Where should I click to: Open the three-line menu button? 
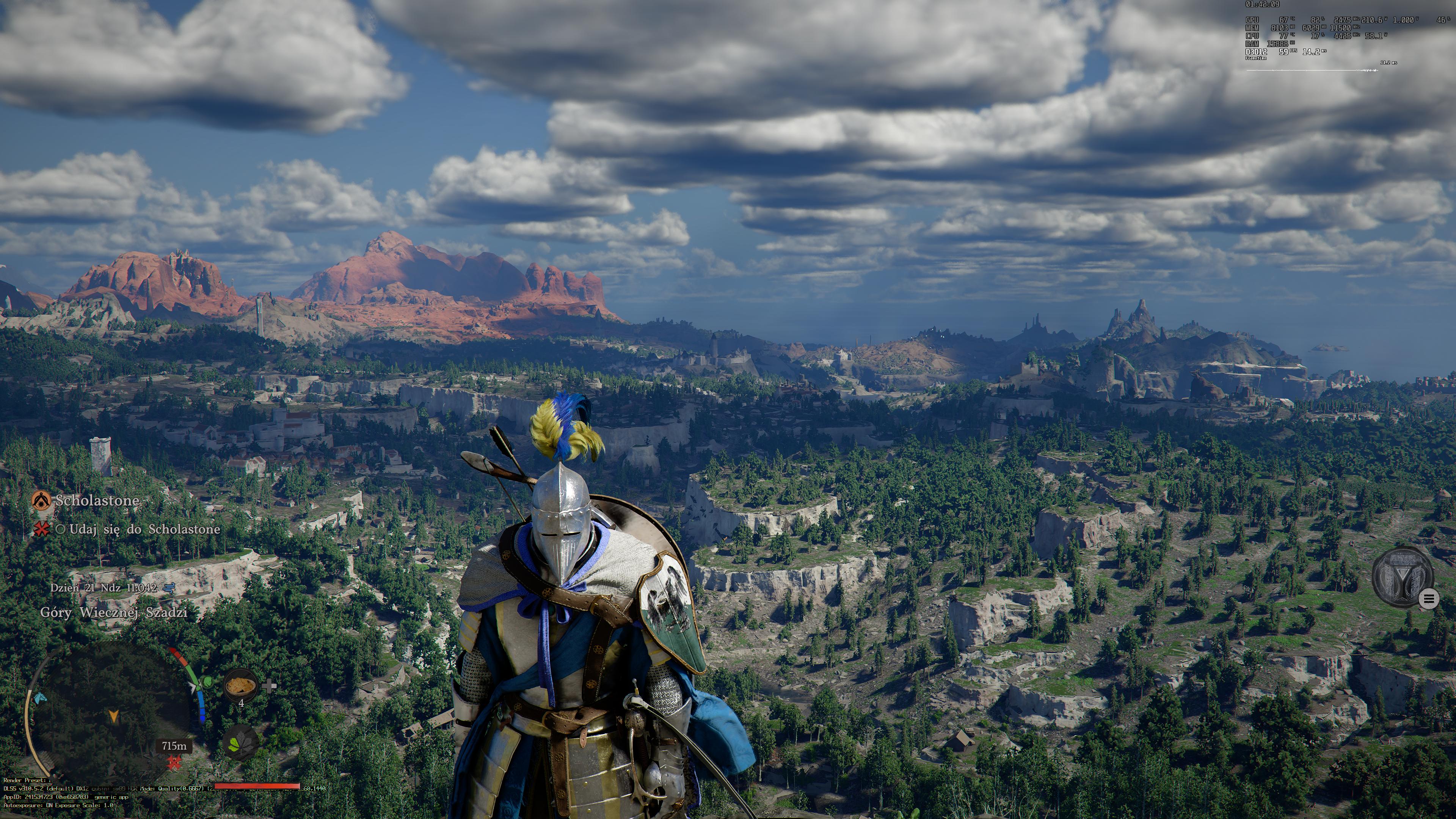1429,599
